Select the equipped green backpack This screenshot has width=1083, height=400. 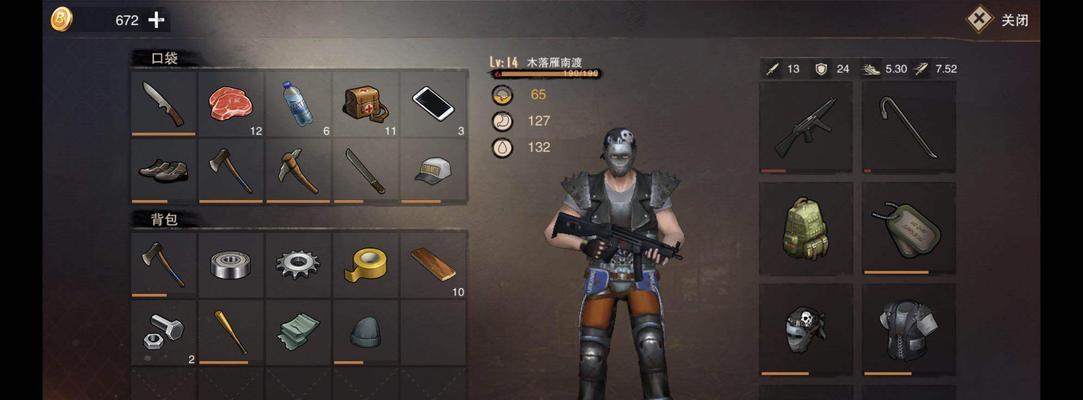pos(805,228)
